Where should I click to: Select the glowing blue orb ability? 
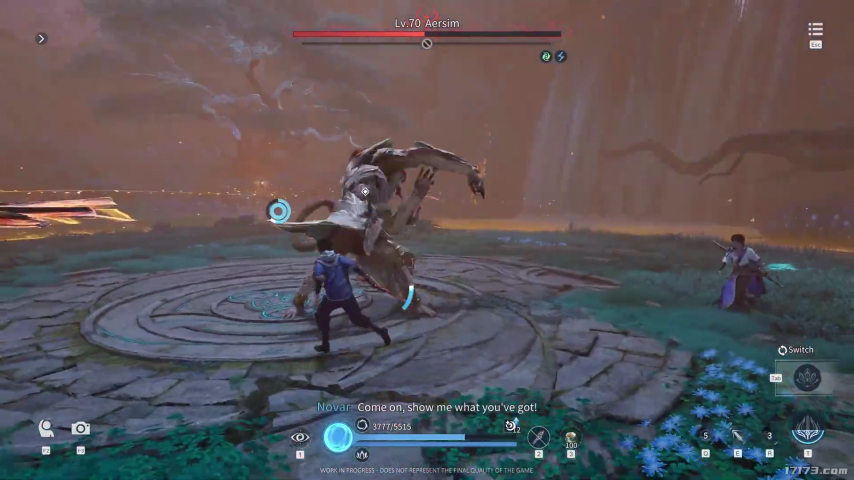[338, 436]
